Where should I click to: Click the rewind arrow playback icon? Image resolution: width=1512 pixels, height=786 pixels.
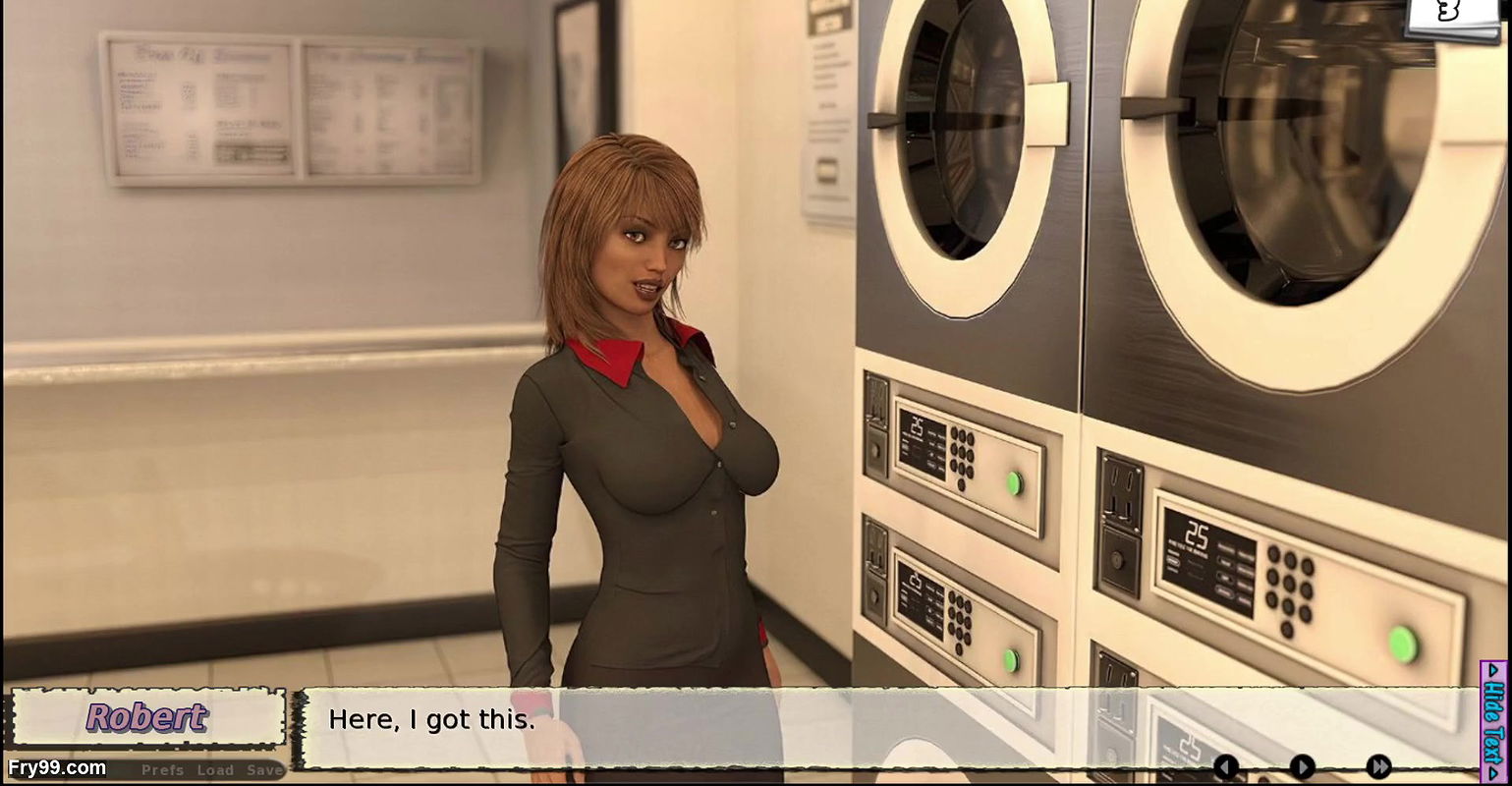[1226, 767]
